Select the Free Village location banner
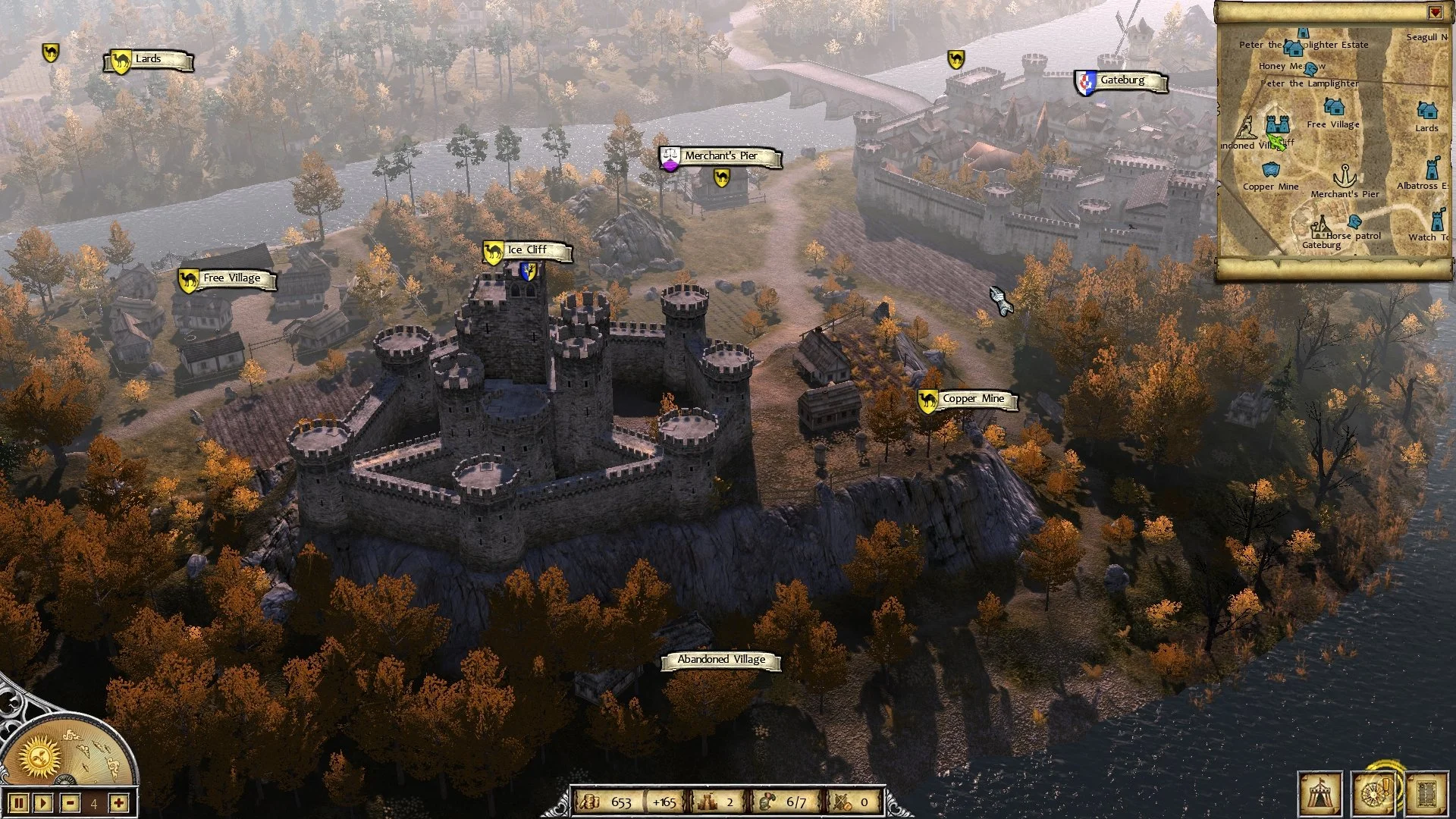1456x819 pixels. pos(228,278)
